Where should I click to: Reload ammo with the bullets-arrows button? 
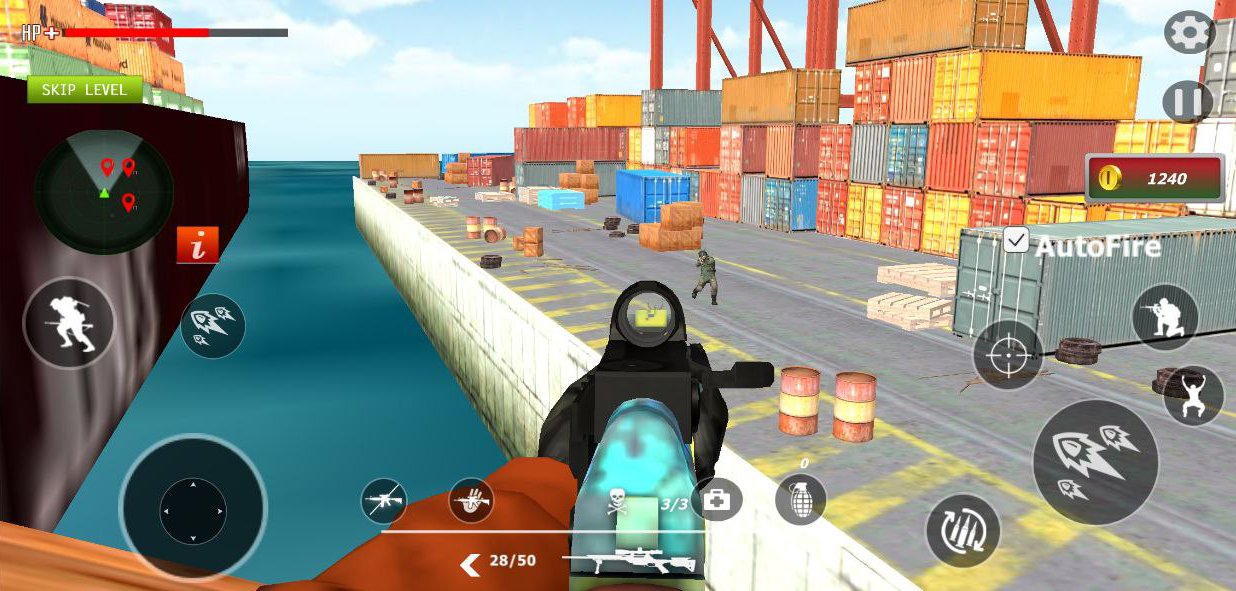(963, 530)
